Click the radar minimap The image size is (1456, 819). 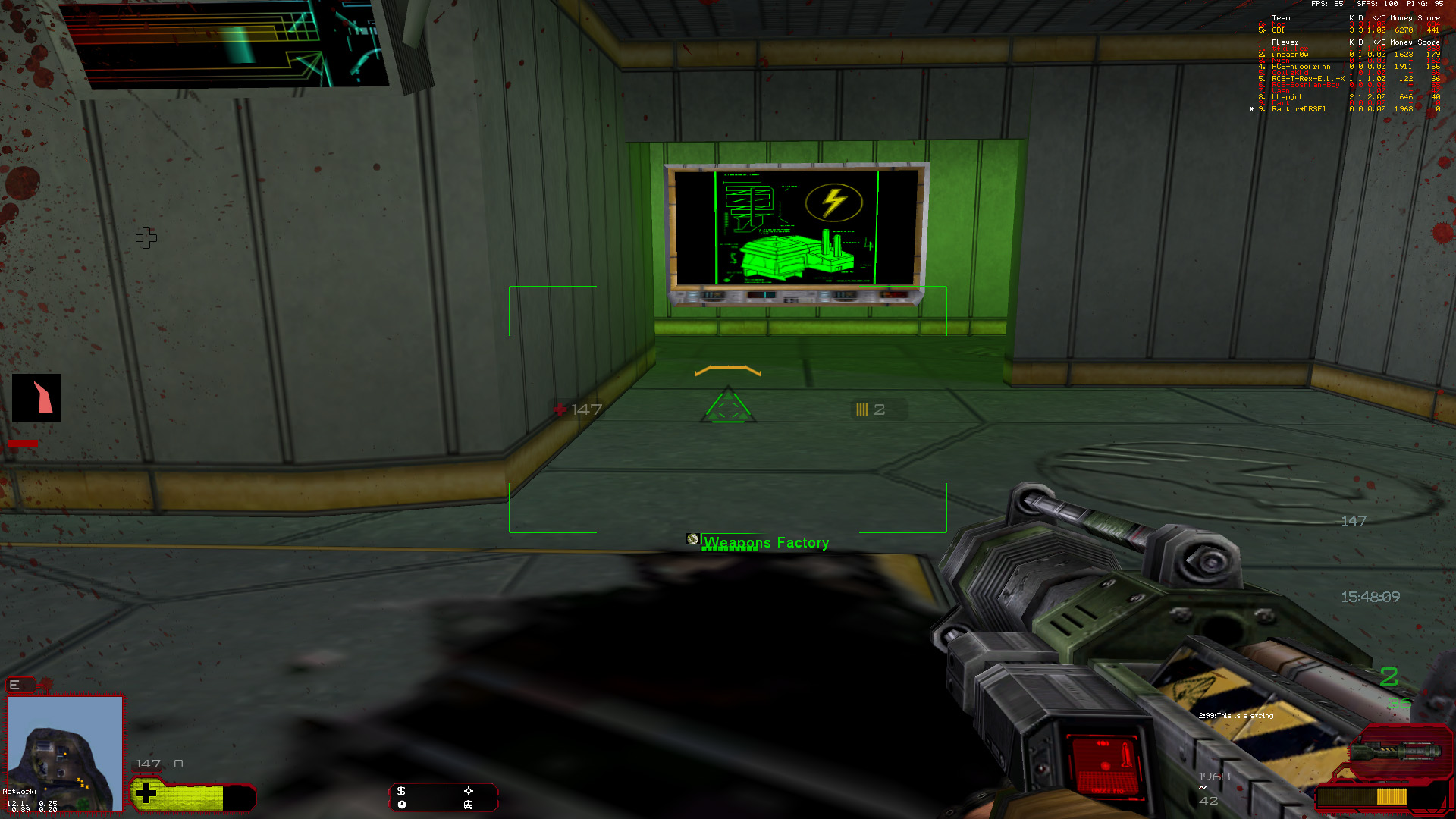point(65,752)
